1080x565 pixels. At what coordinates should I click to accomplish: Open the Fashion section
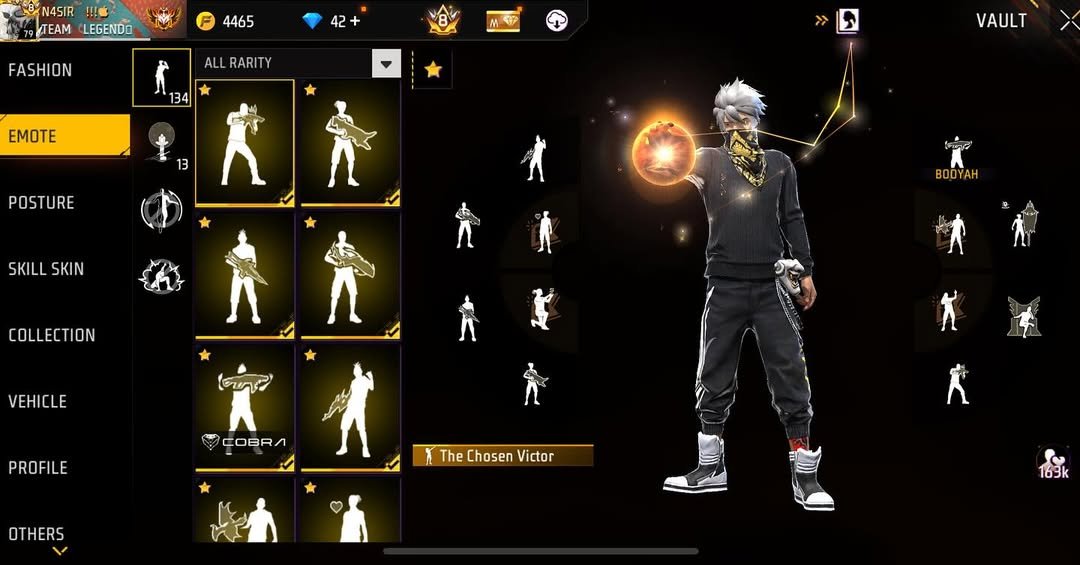[x=41, y=70]
